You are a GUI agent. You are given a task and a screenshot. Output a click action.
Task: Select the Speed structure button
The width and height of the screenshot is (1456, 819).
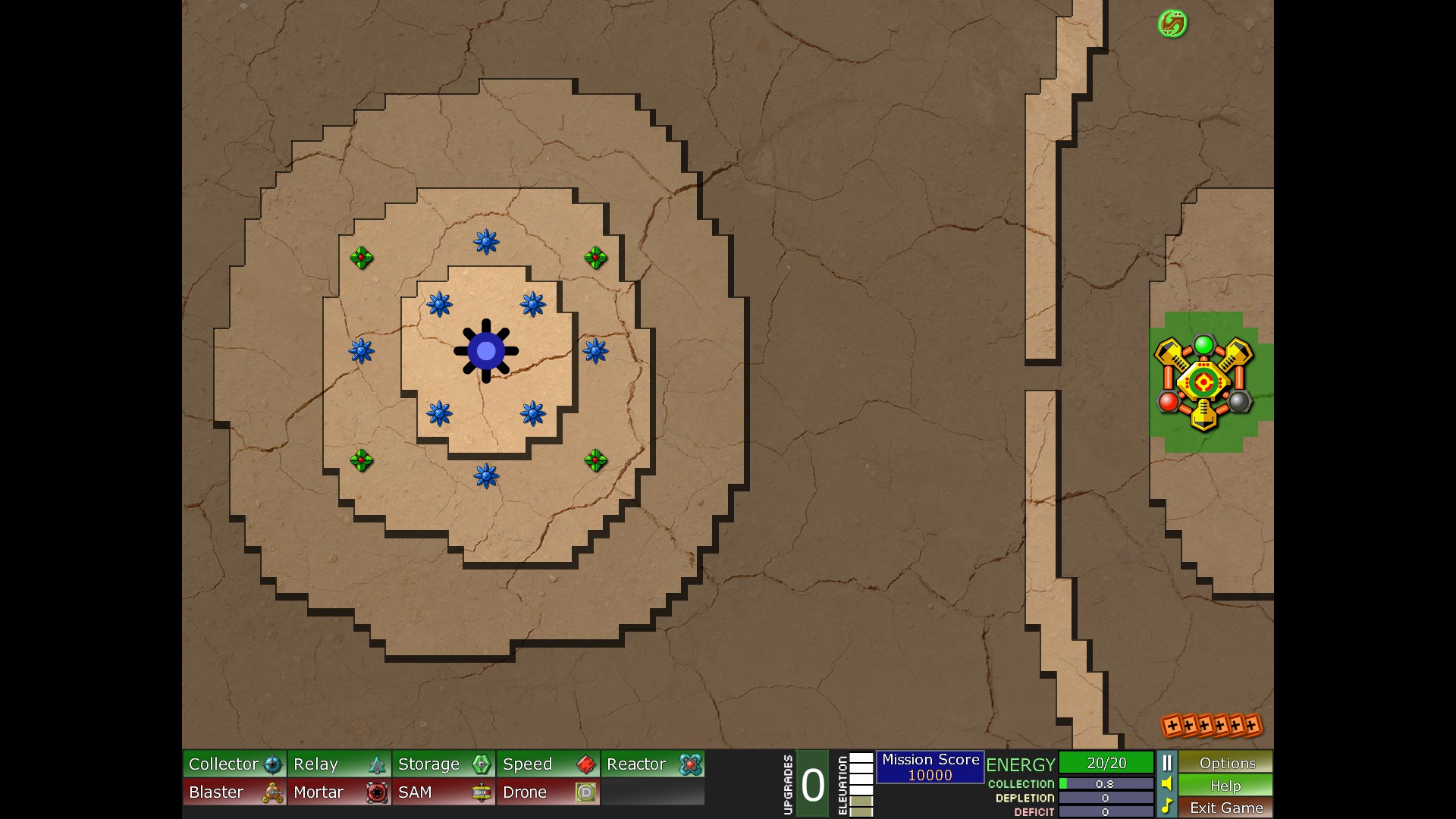pos(548,764)
